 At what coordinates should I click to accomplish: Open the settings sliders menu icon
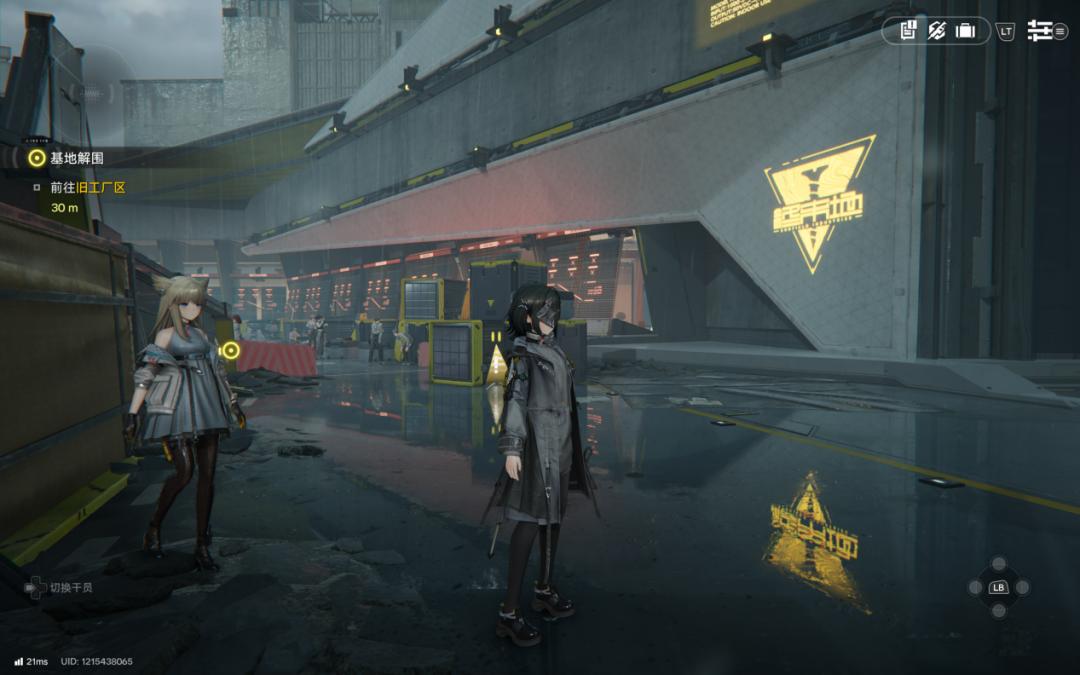pos(1040,31)
